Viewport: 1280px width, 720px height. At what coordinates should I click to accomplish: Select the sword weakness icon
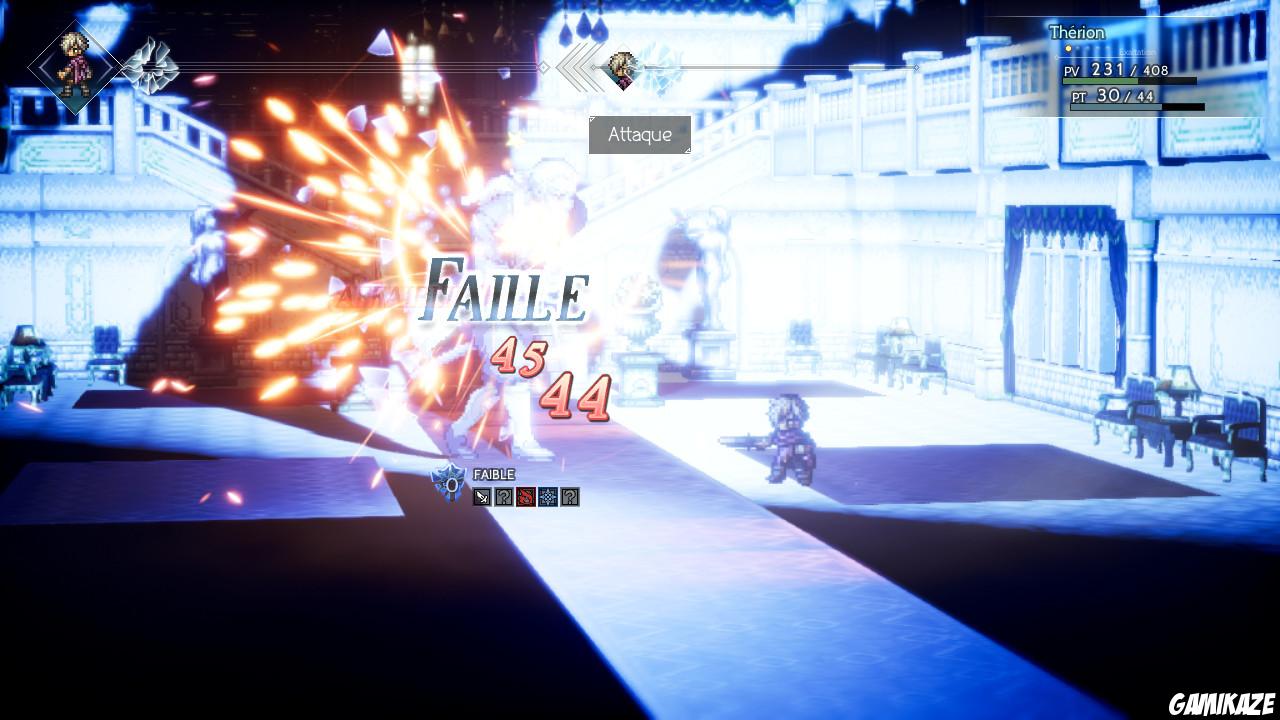482,497
